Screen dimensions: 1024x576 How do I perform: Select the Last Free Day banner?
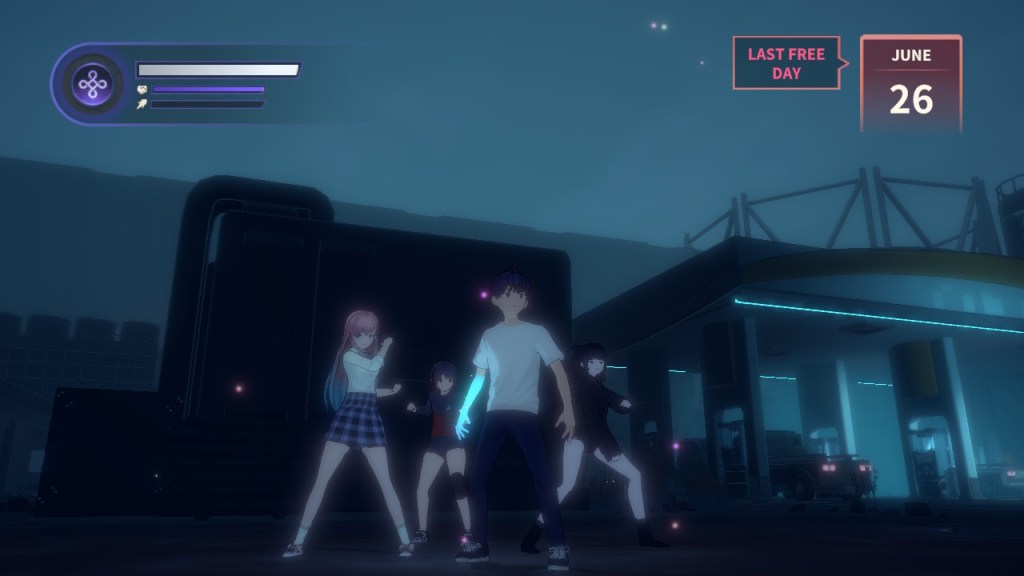(786, 64)
